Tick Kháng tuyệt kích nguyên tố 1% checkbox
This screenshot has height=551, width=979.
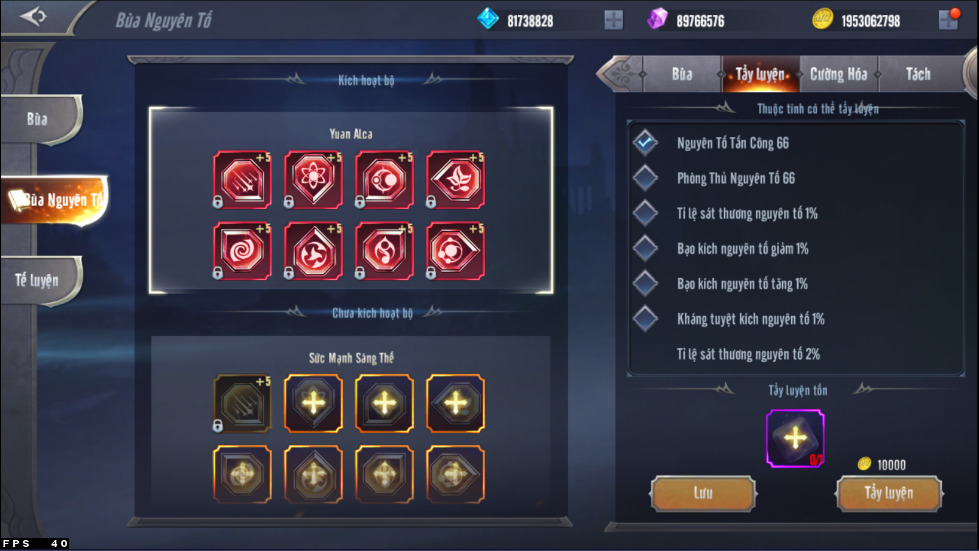[646, 319]
